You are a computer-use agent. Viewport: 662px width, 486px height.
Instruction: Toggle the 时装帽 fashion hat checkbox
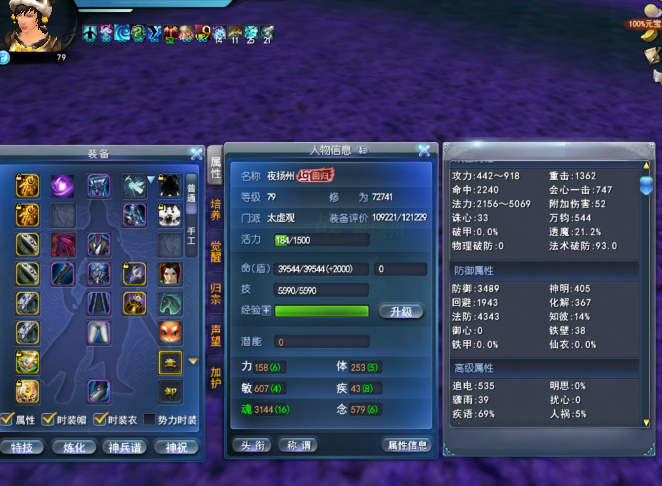click(x=47, y=420)
